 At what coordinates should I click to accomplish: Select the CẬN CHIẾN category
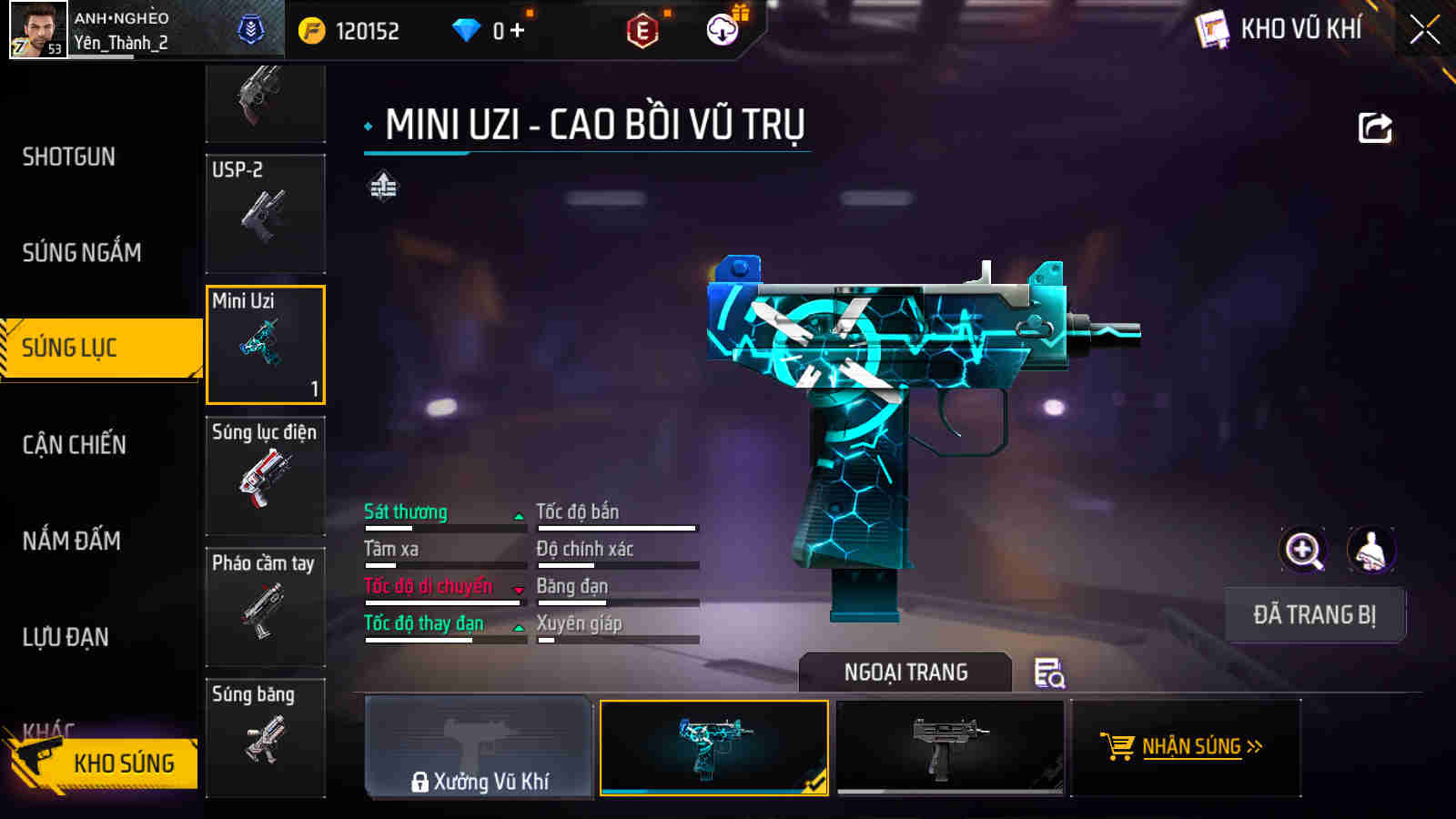coord(75,445)
